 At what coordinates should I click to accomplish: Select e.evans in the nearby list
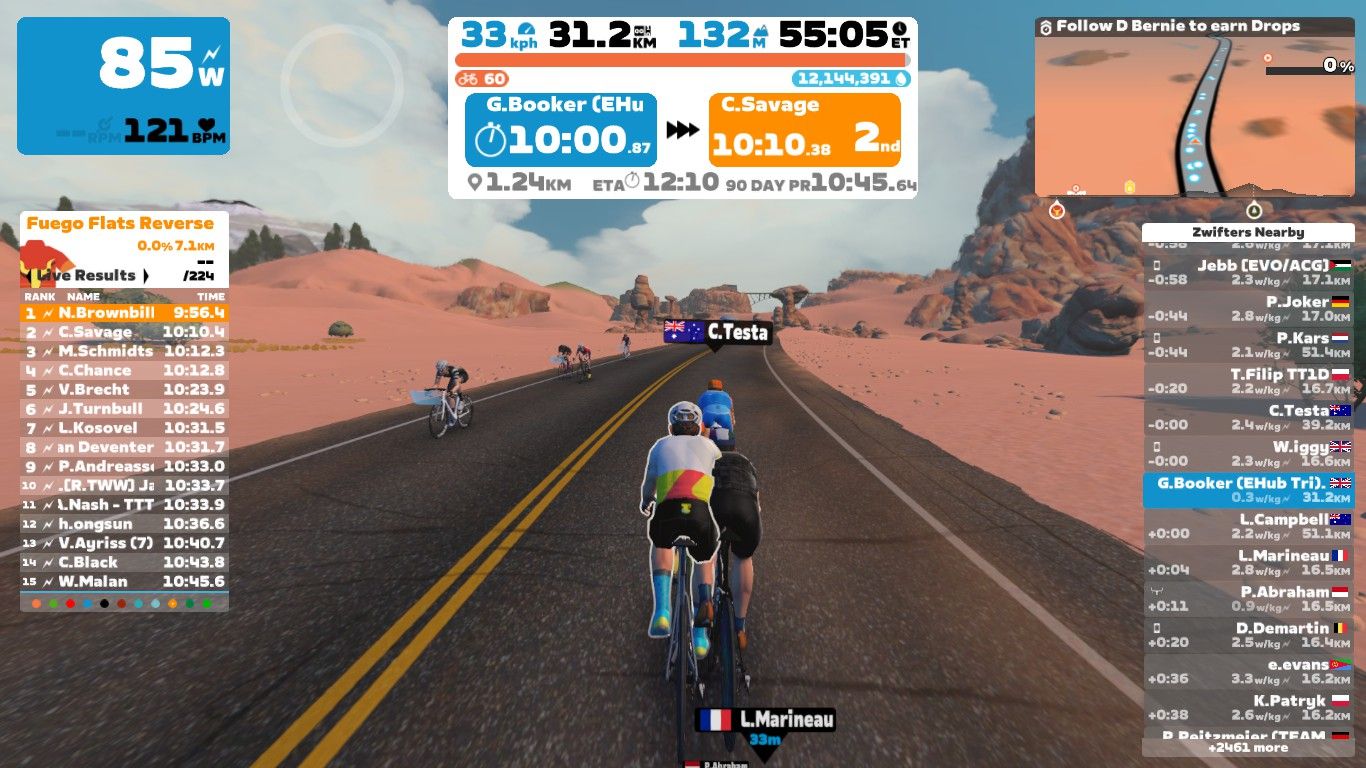(1248, 671)
